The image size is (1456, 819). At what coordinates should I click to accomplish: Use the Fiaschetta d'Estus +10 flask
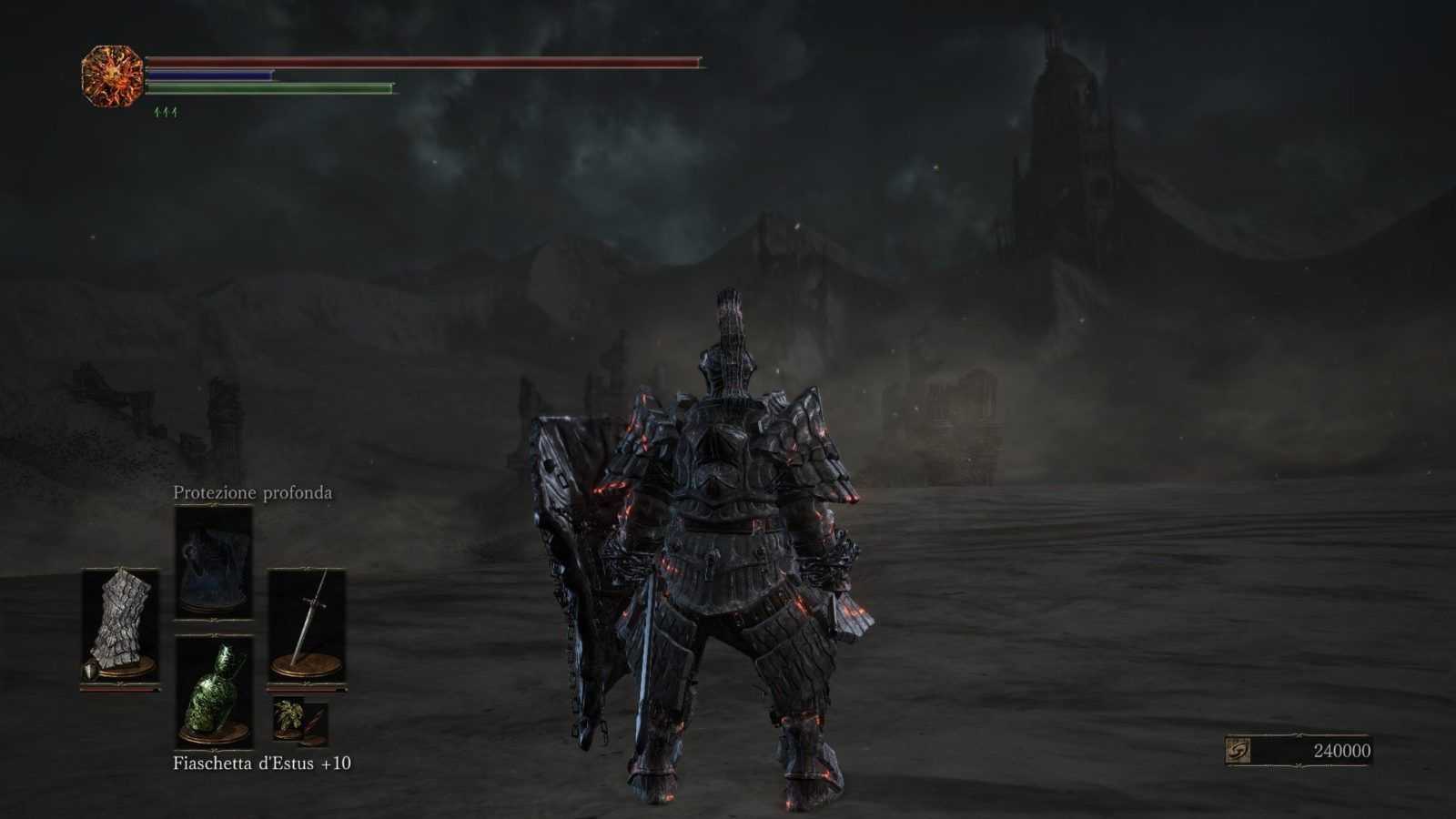click(x=213, y=692)
